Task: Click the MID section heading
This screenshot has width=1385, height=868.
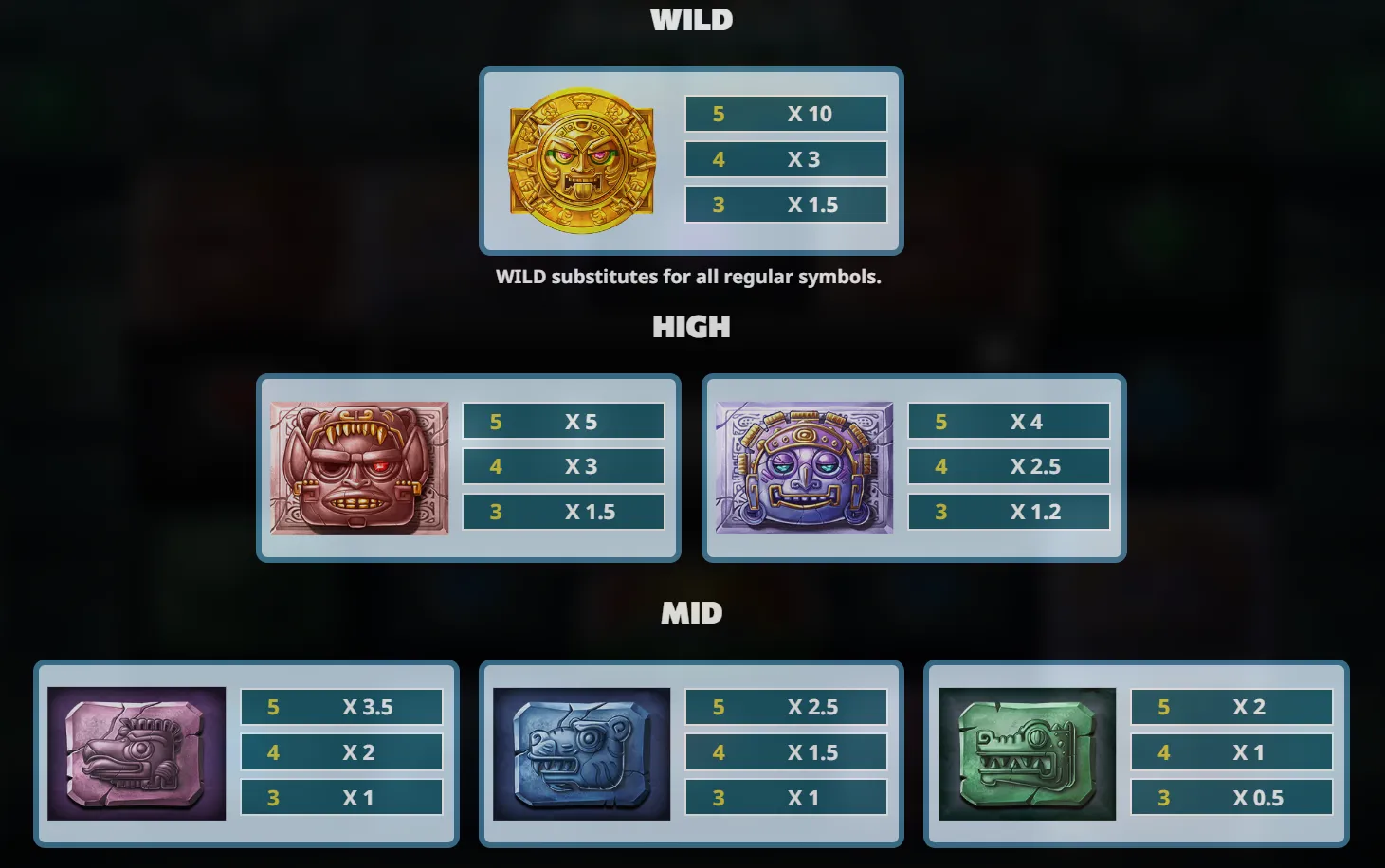Action: tap(691, 613)
